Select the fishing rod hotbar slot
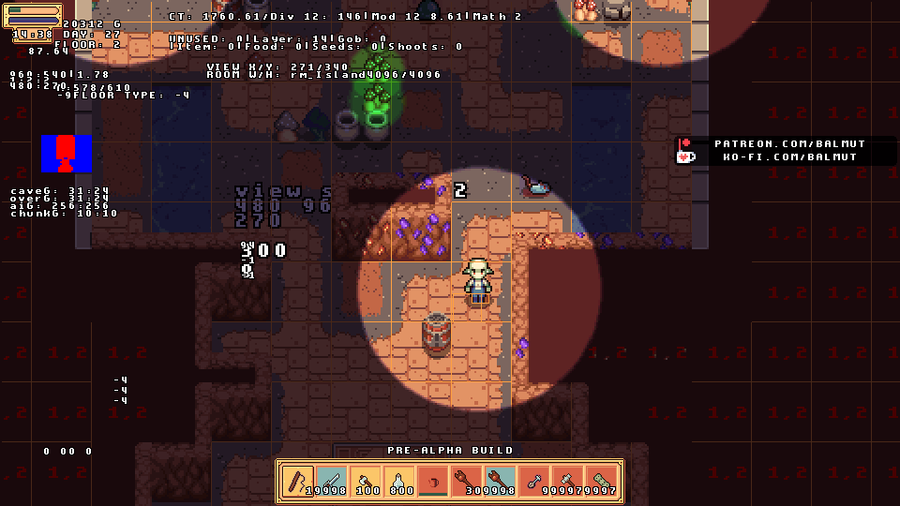Image resolution: width=900 pixels, height=506 pixels. (x=297, y=481)
